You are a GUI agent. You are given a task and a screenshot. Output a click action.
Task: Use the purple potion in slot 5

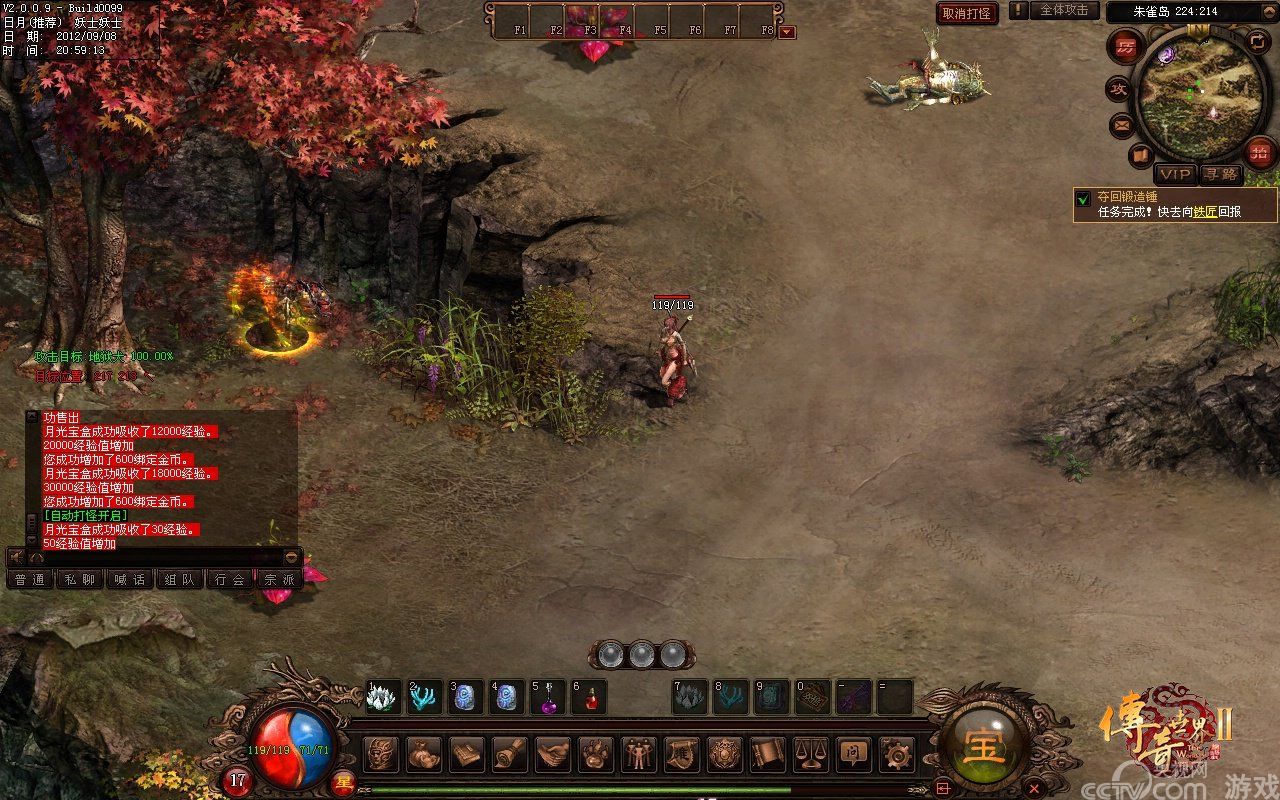point(549,697)
